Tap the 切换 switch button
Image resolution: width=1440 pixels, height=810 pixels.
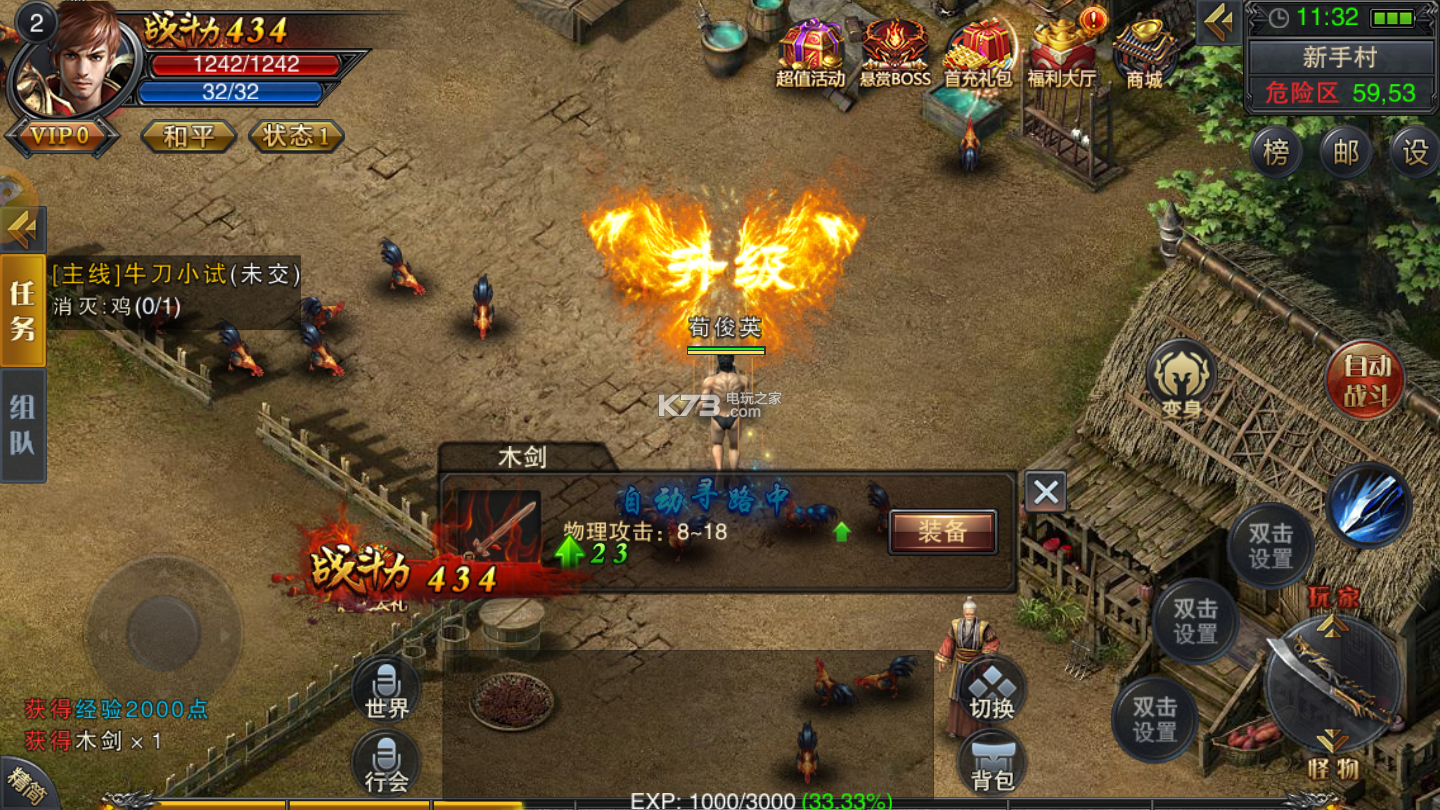pyautogui.click(x=992, y=690)
